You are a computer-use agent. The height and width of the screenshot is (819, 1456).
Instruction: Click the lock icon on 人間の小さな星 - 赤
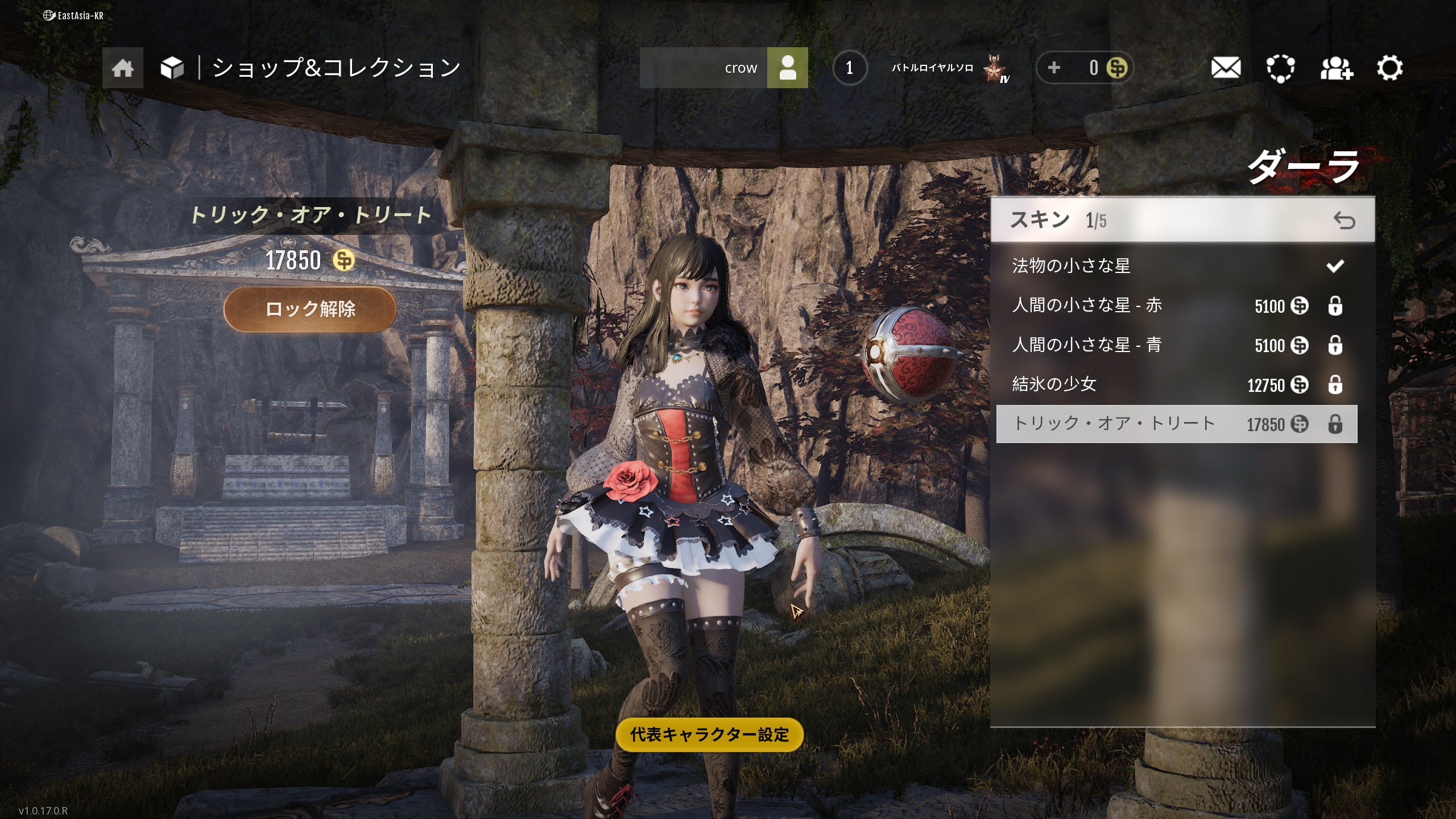pyautogui.click(x=1336, y=305)
